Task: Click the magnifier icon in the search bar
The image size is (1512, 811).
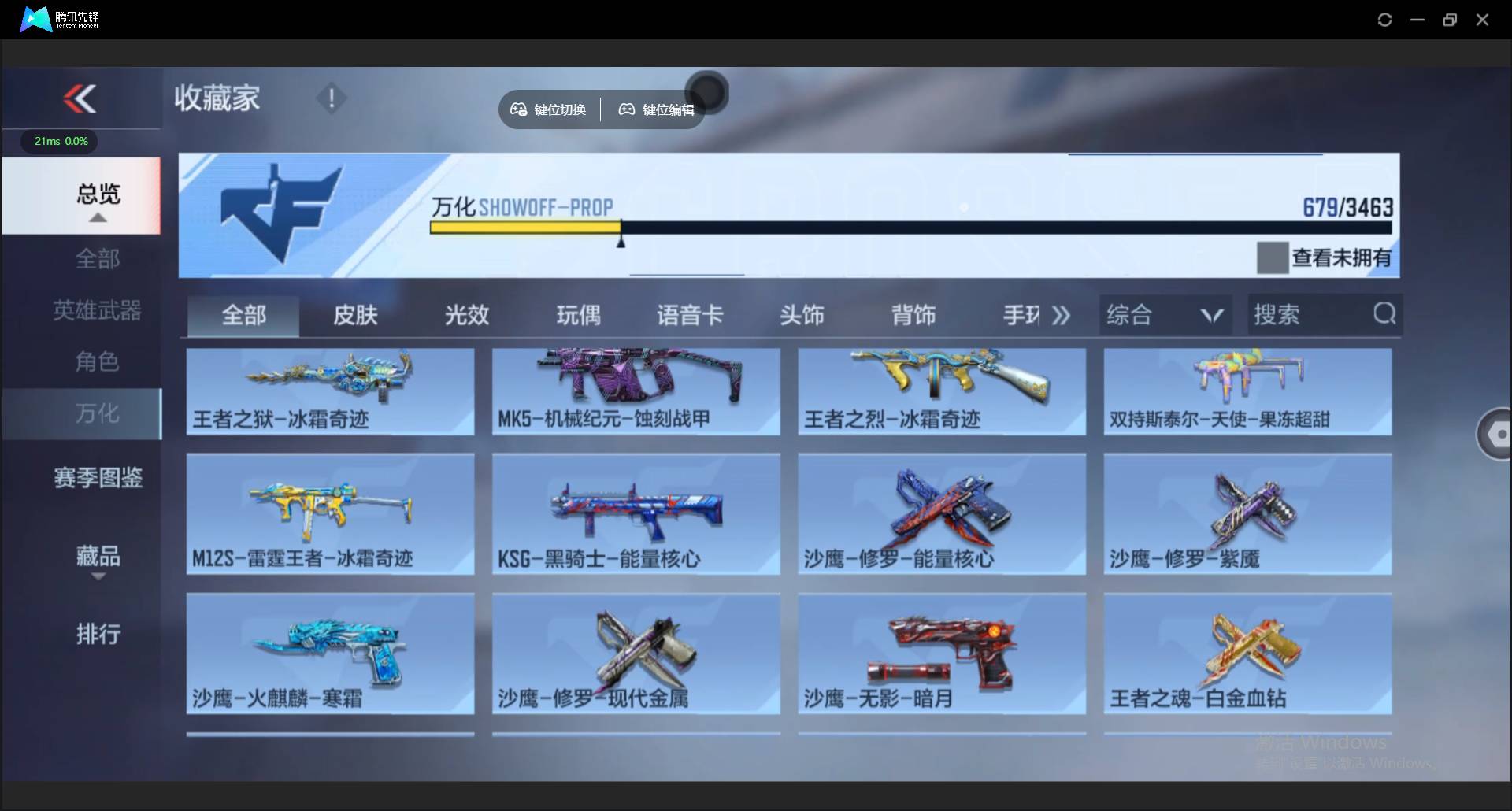Action: point(1384,313)
